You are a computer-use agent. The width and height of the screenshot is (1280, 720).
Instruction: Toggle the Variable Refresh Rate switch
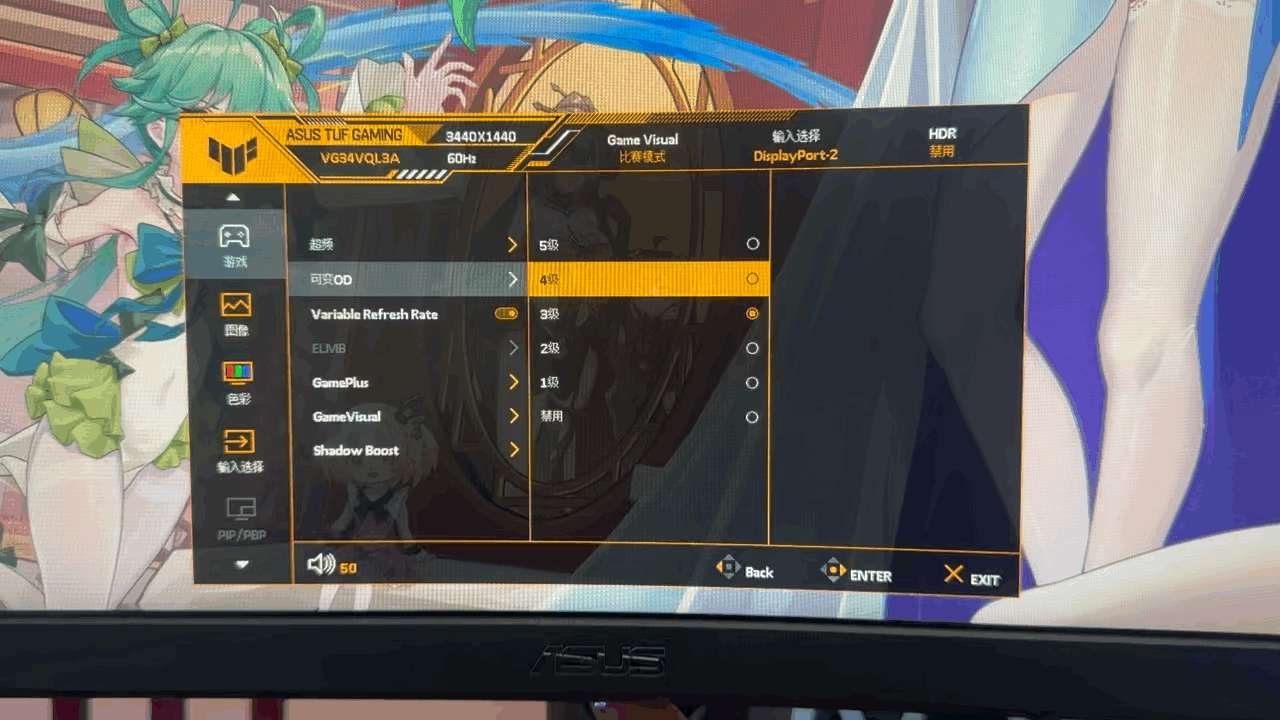pyautogui.click(x=506, y=314)
